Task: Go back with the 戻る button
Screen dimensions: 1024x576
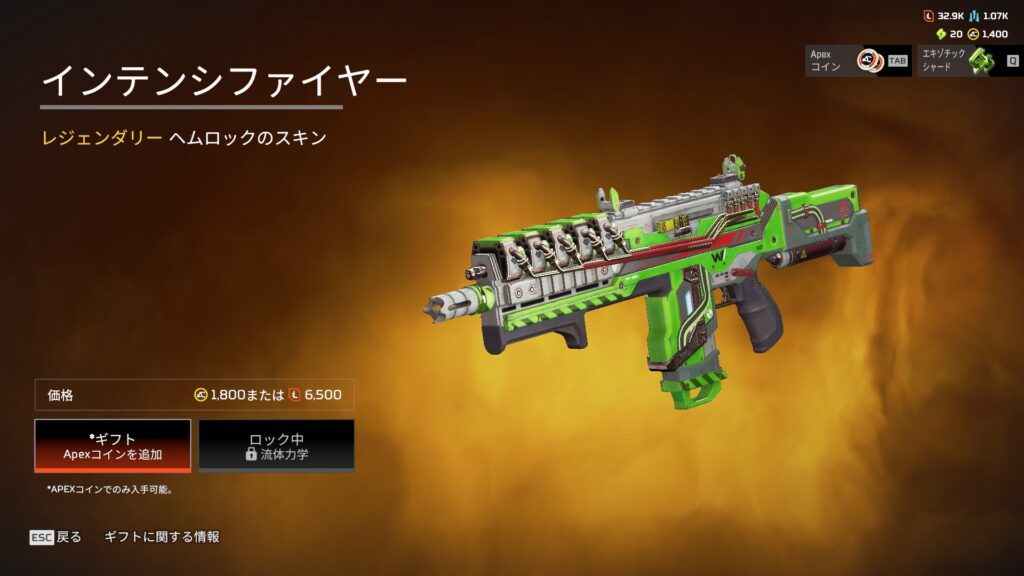Action: coord(56,537)
